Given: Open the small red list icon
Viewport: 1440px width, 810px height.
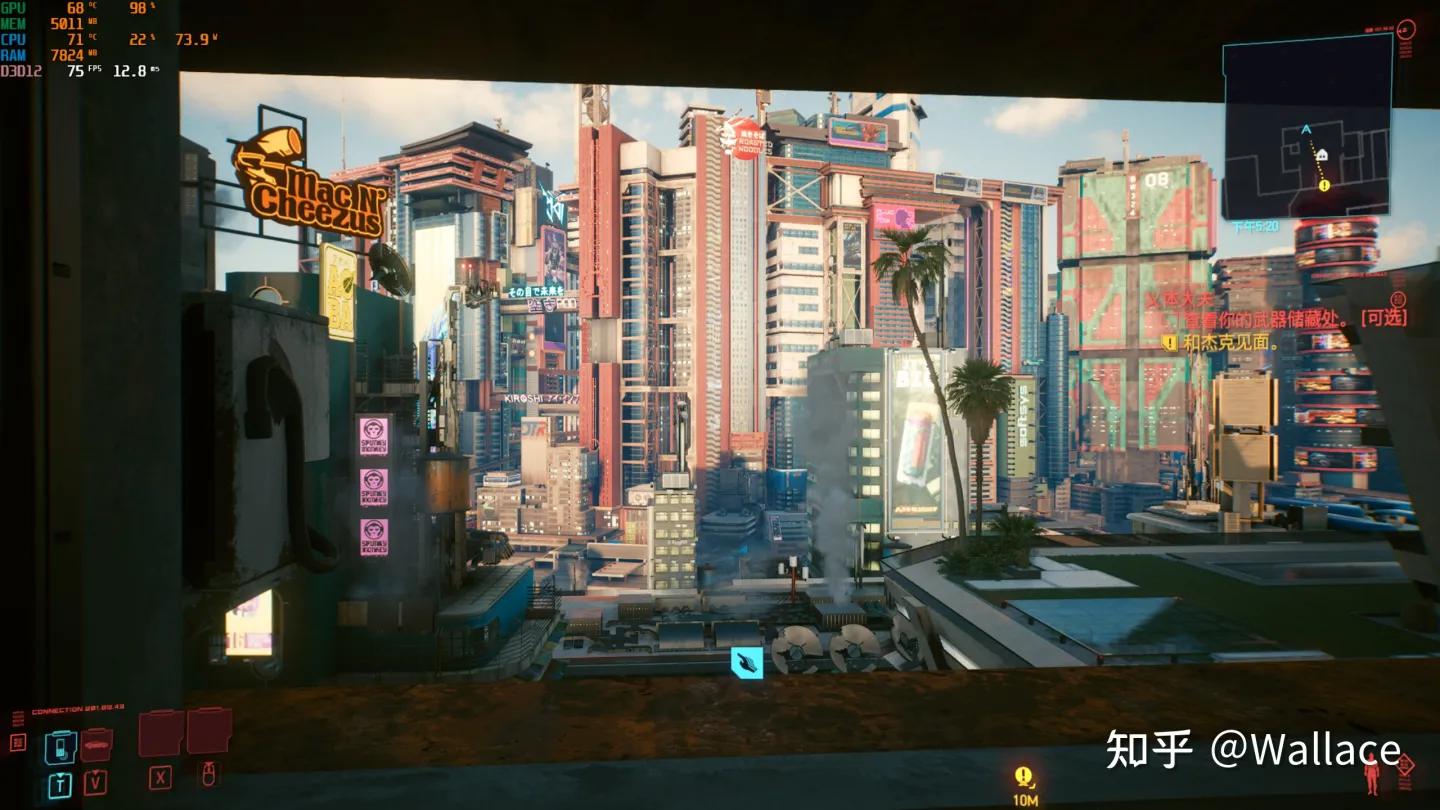Looking at the screenshot, I should [18, 742].
